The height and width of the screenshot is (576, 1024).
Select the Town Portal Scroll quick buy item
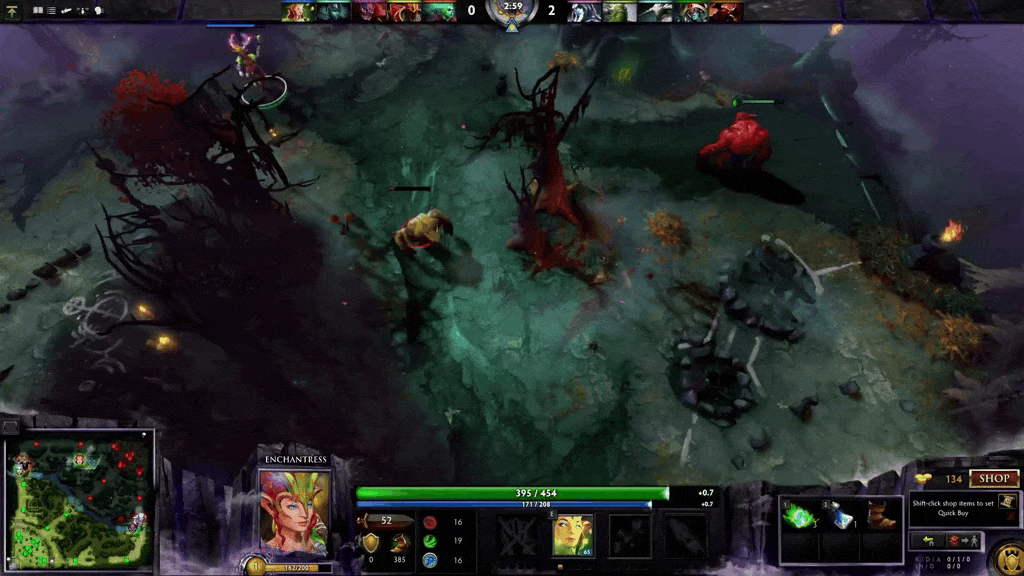(1007, 501)
